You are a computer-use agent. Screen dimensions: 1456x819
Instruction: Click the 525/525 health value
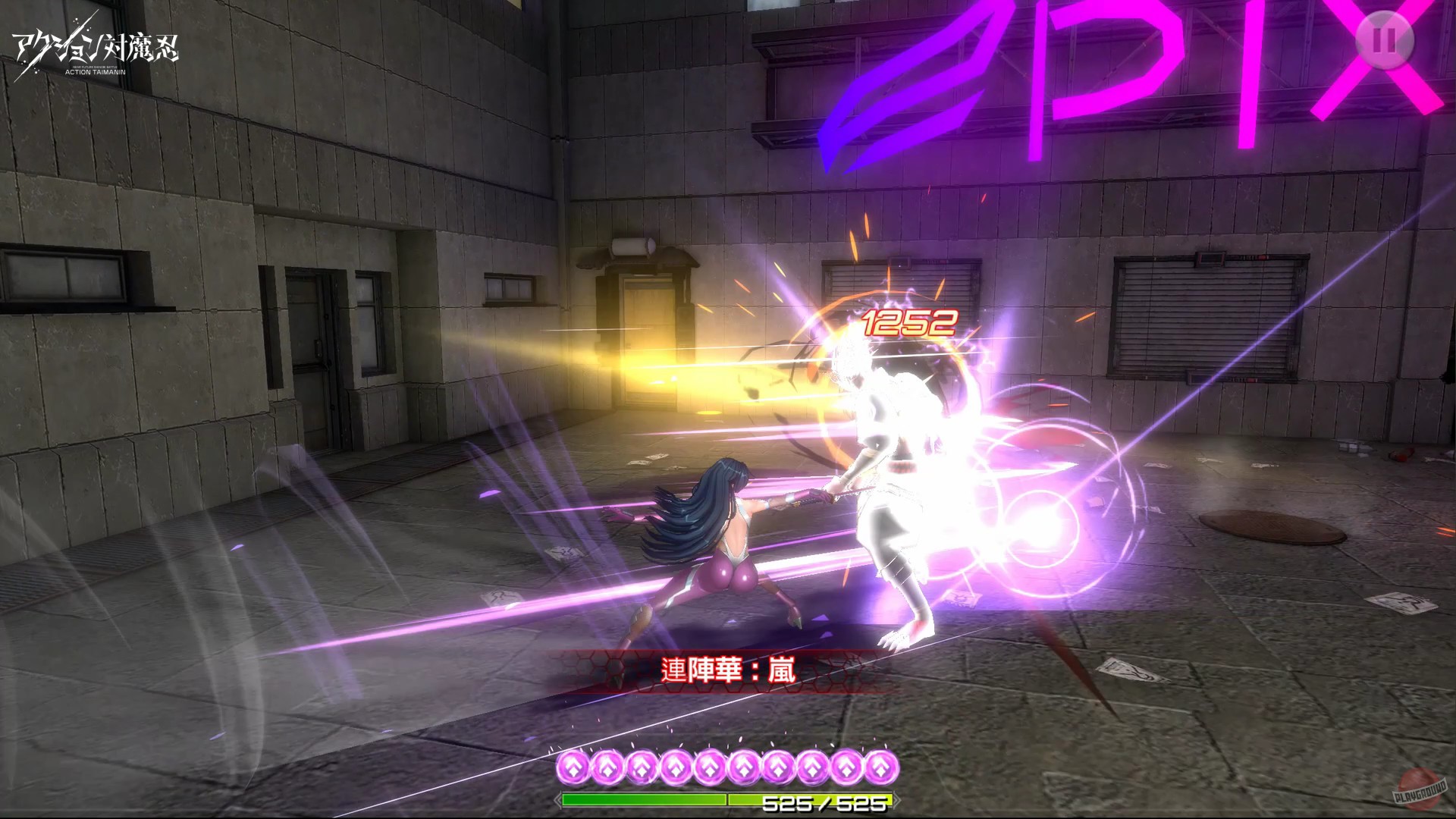(827, 802)
